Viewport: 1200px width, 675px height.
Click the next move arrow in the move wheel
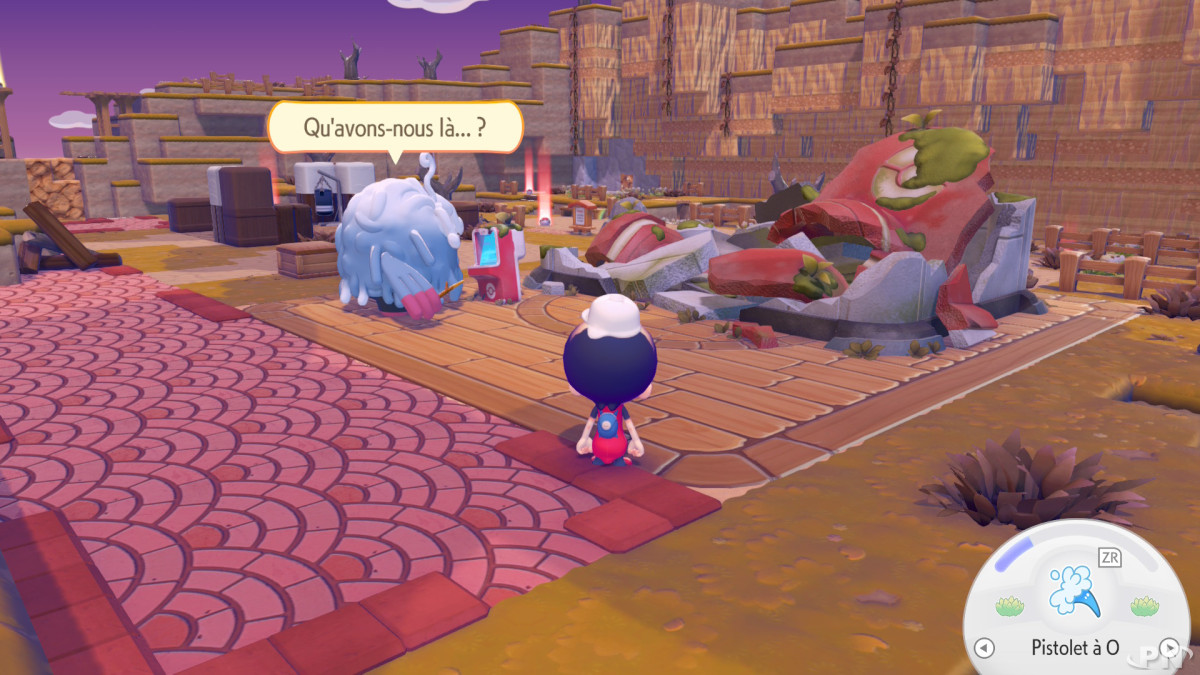coord(1168,648)
